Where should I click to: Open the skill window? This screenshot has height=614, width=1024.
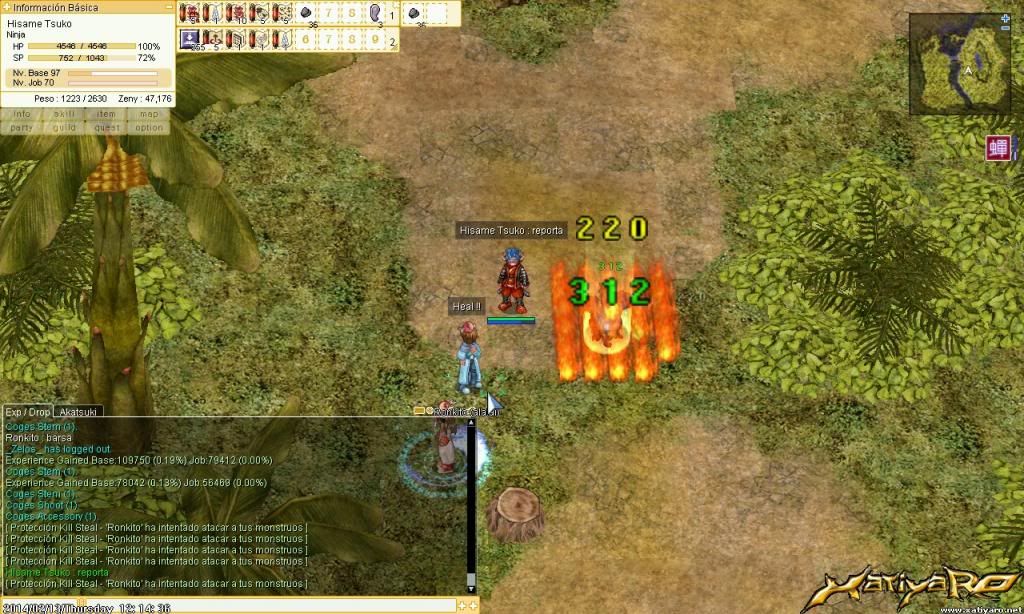pyautogui.click(x=64, y=114)
